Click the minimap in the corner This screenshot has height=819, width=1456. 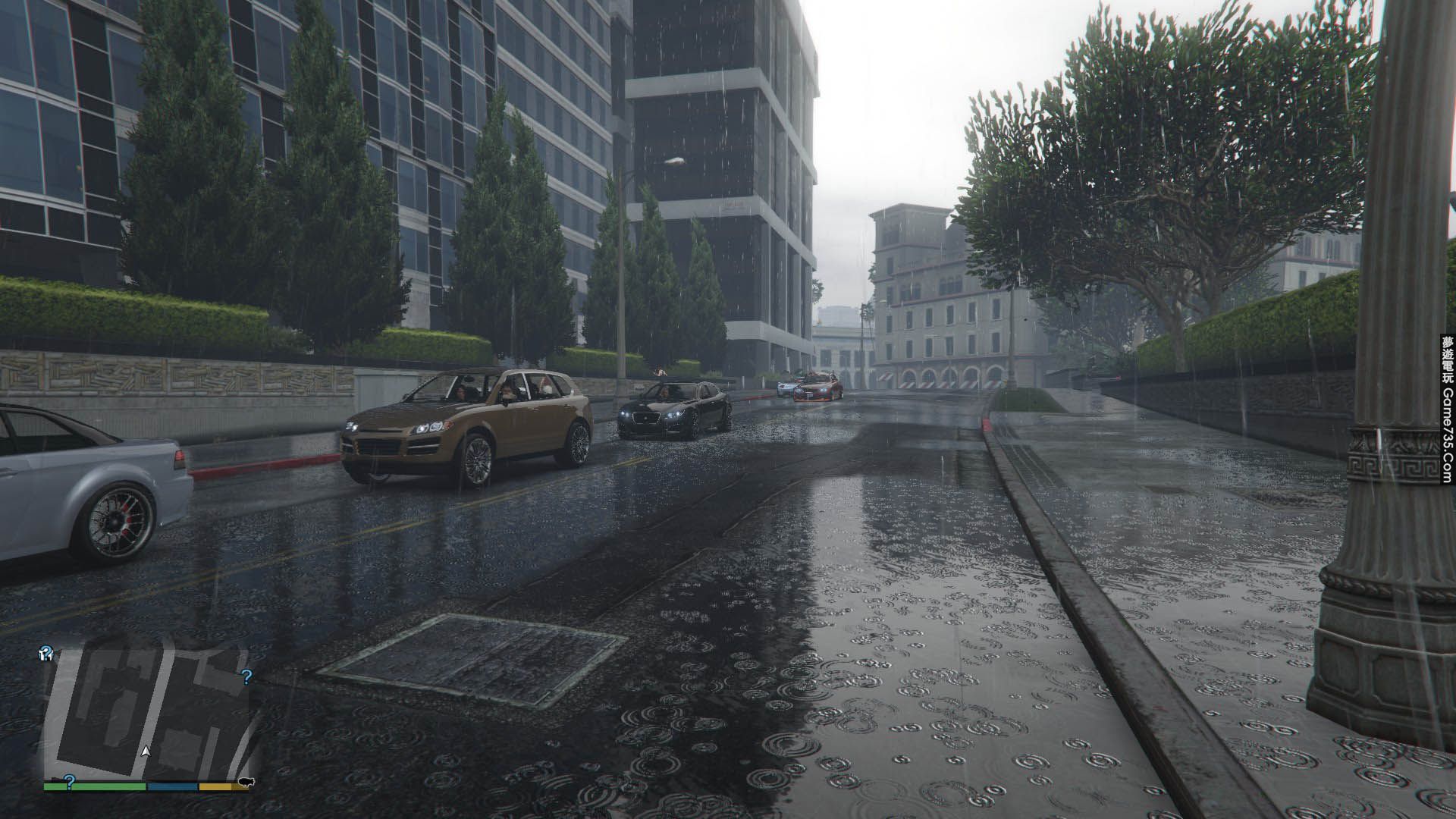tap(148, 713)
